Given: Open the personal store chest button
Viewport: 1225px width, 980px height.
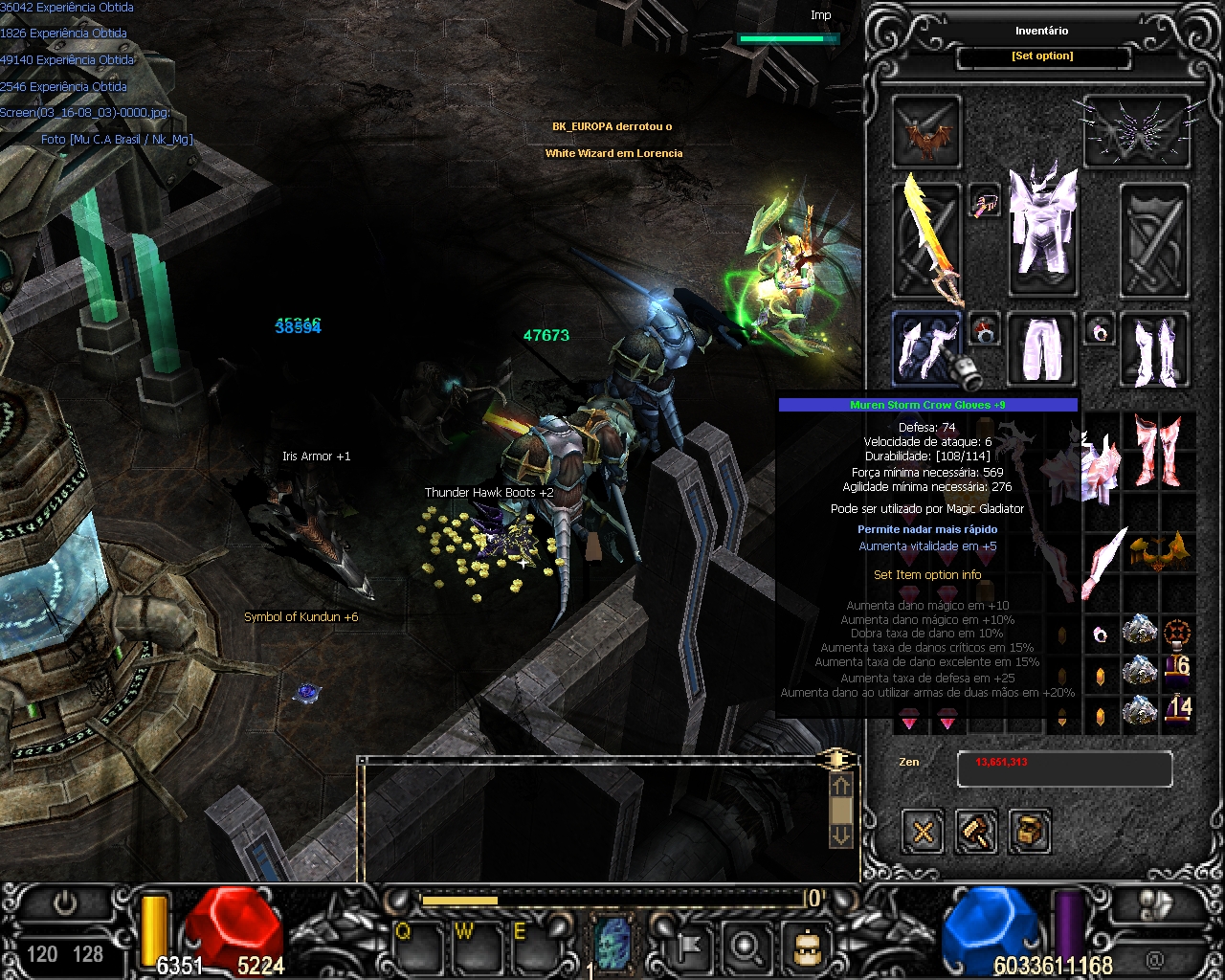Looking at the screenshot, I should (x=1029, y=832).
